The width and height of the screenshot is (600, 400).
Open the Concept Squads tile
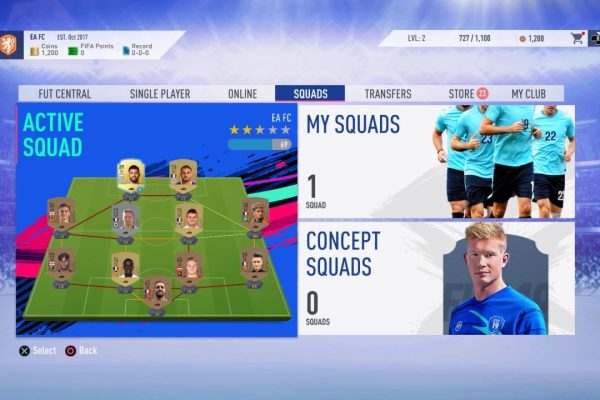click(x=439, y=278)
